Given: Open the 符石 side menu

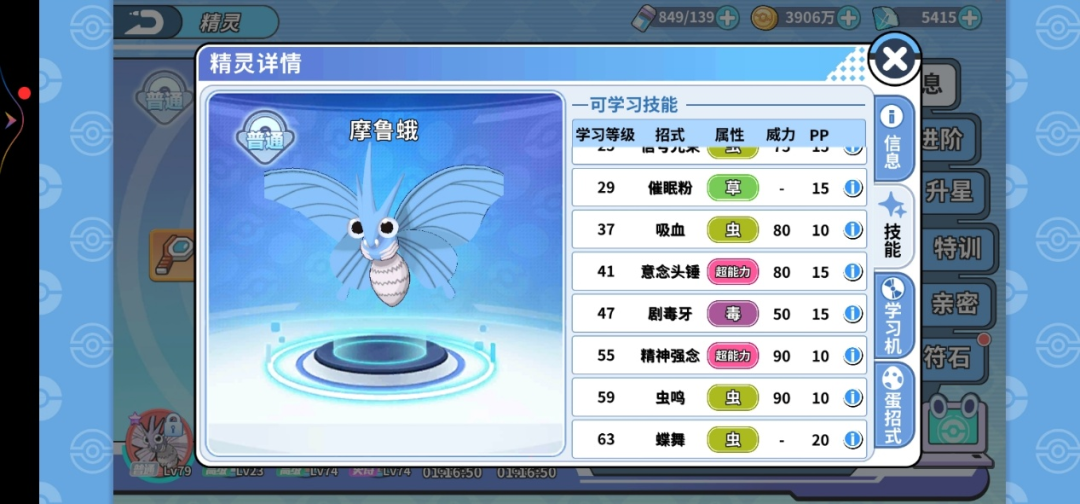Looking at the screenshot, I should tap(946, 356).
